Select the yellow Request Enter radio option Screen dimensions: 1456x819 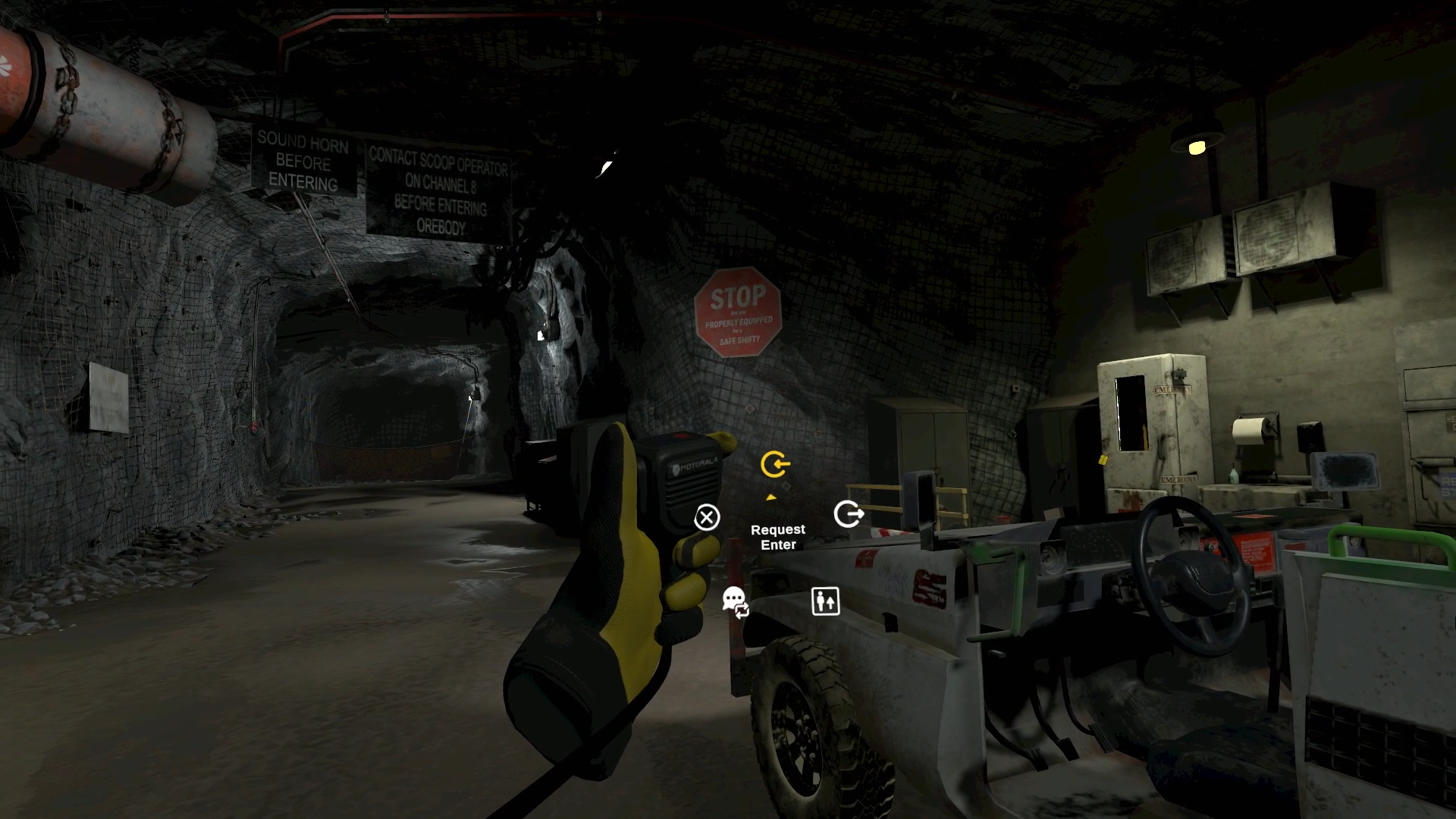(775, 464)
